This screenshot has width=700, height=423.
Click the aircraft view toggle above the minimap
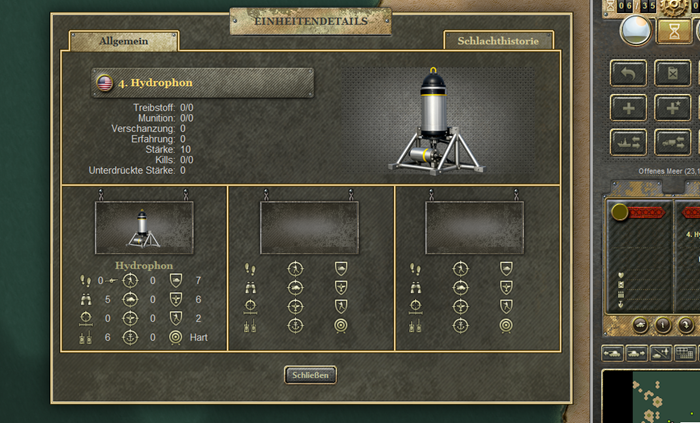[660, 352]
